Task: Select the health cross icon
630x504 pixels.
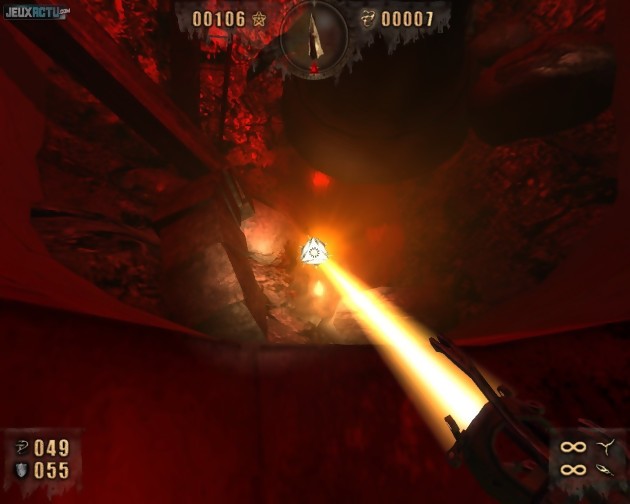Action: [21, 447]
